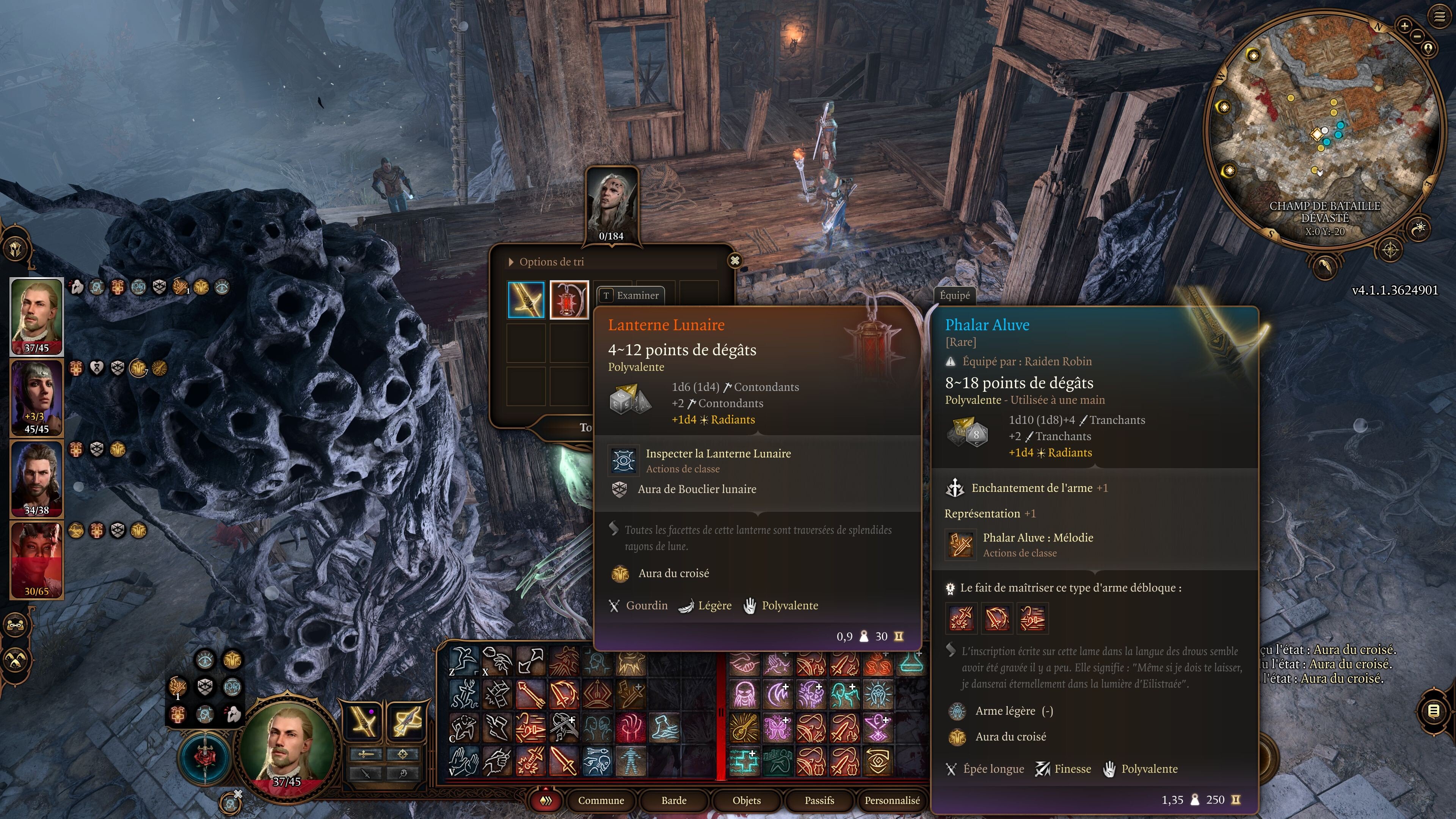Open the Barde hotbar tab
This screenshot has width=1456, height=819.
coord(673,800)
